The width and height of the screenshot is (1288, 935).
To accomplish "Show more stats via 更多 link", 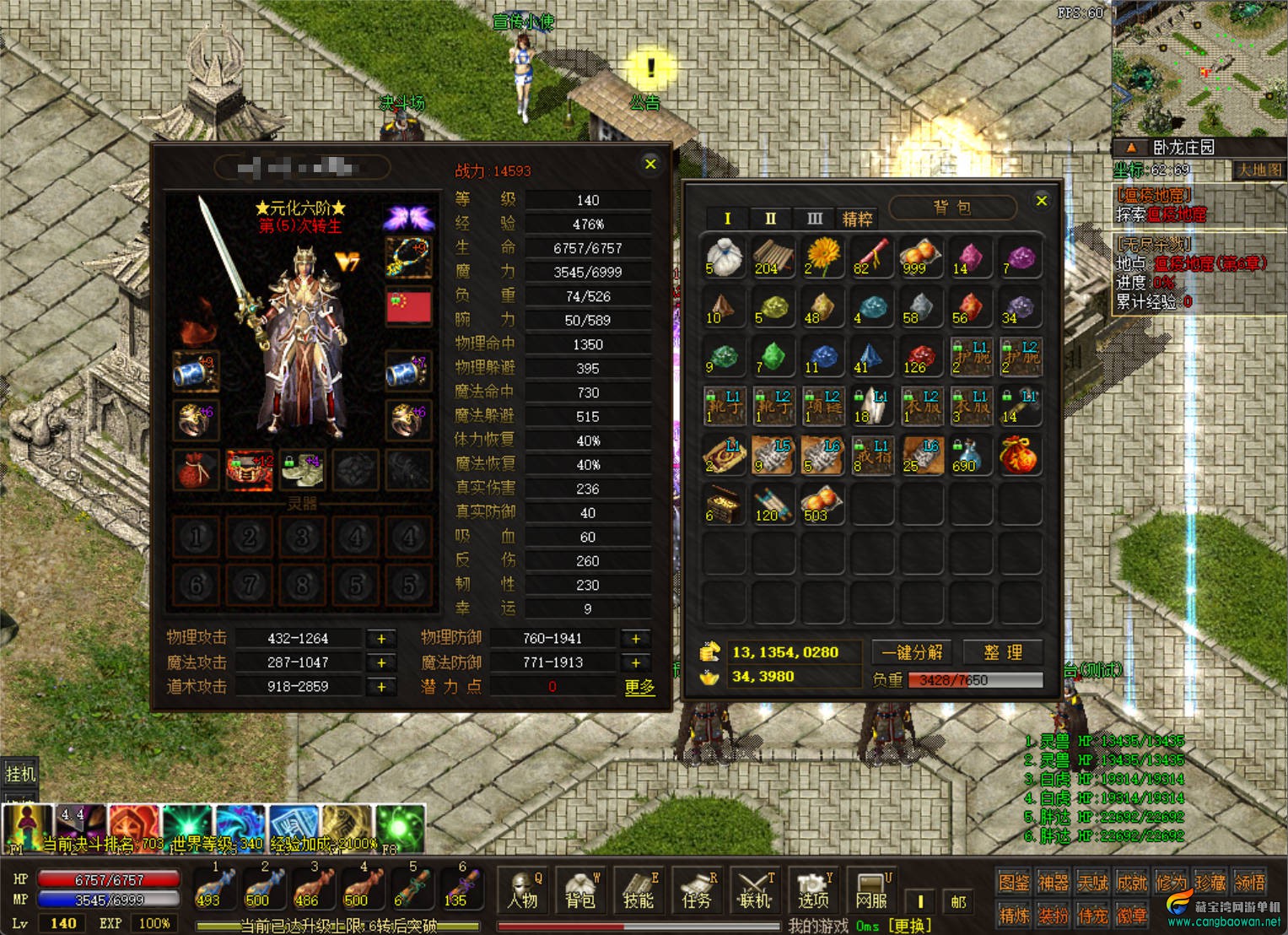I will (x=639, y=687).
